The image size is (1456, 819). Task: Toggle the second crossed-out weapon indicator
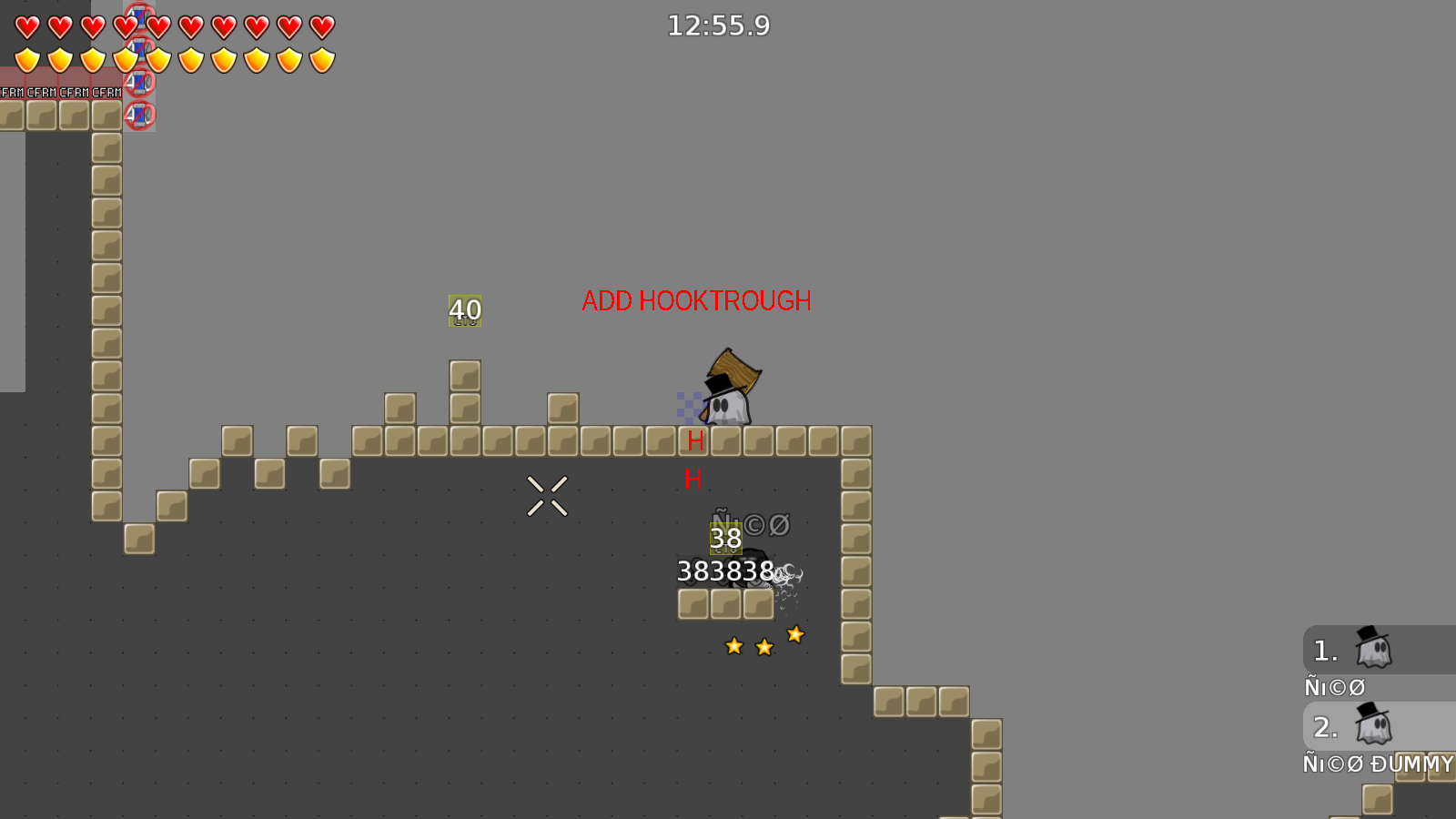(x=141, y=50)
